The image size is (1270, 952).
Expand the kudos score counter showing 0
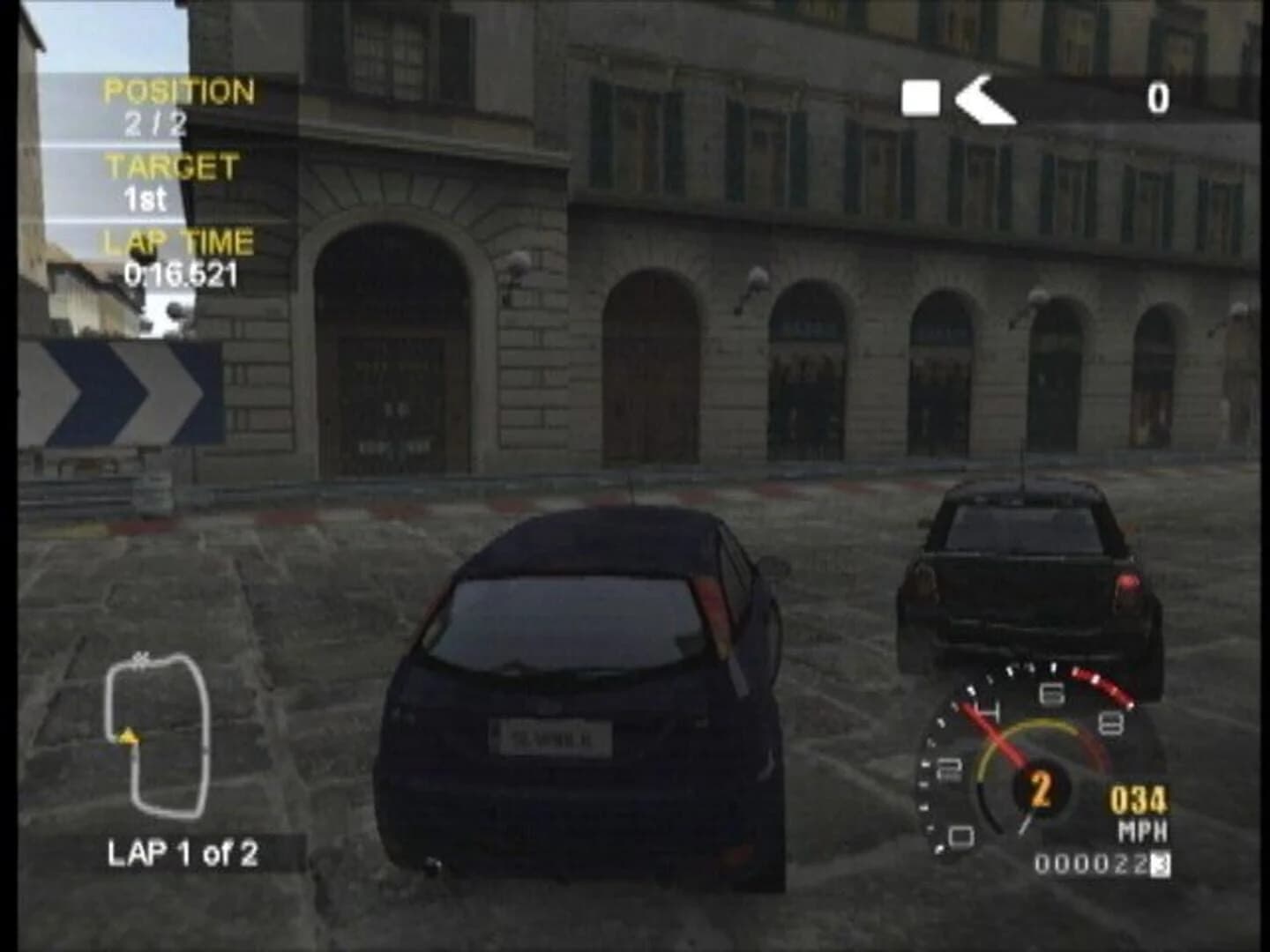tap(1158, 99)
